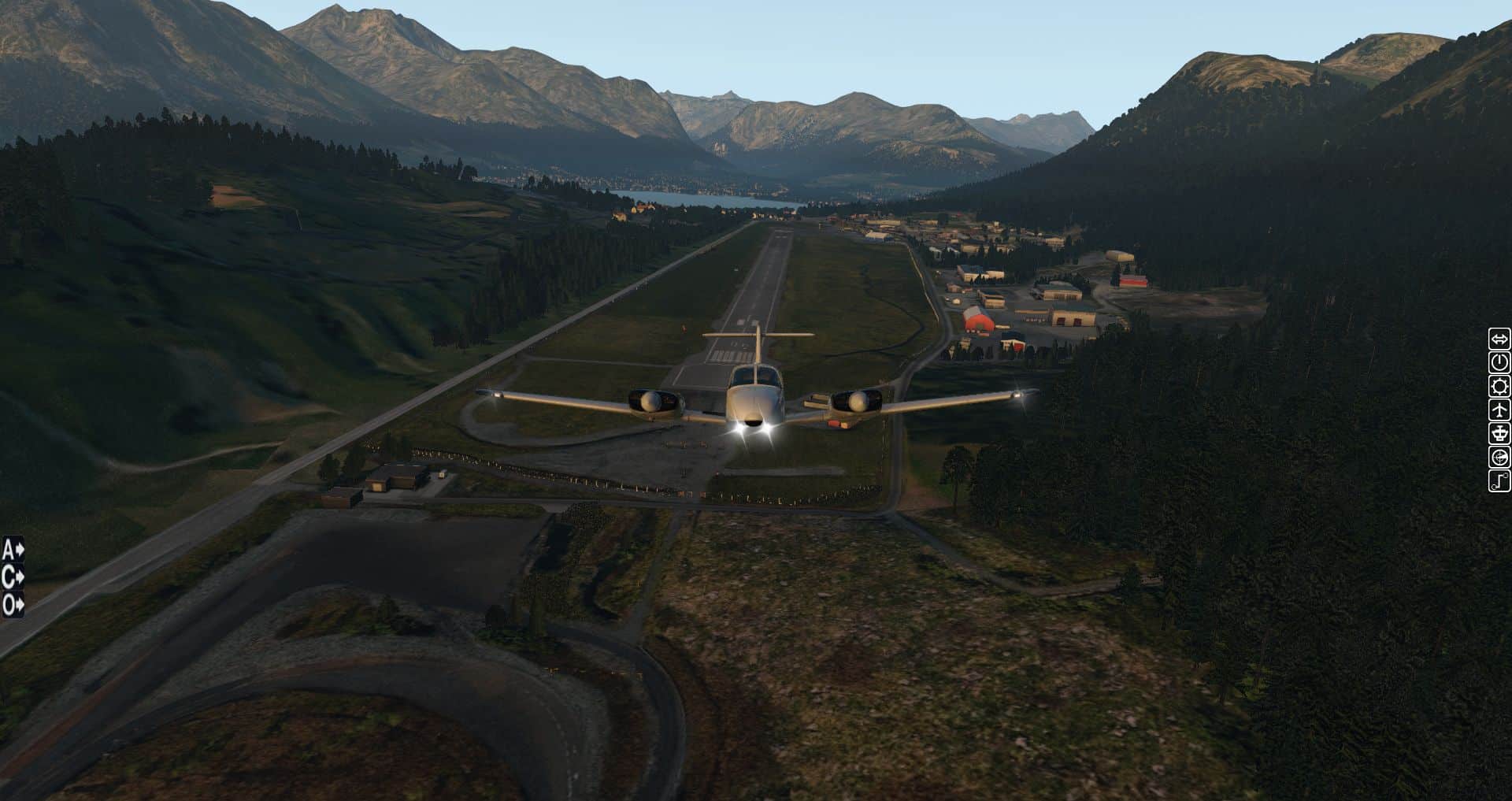Select the power symbol sidebar icon
The image size is (1512, 801).
(1499, 363)
